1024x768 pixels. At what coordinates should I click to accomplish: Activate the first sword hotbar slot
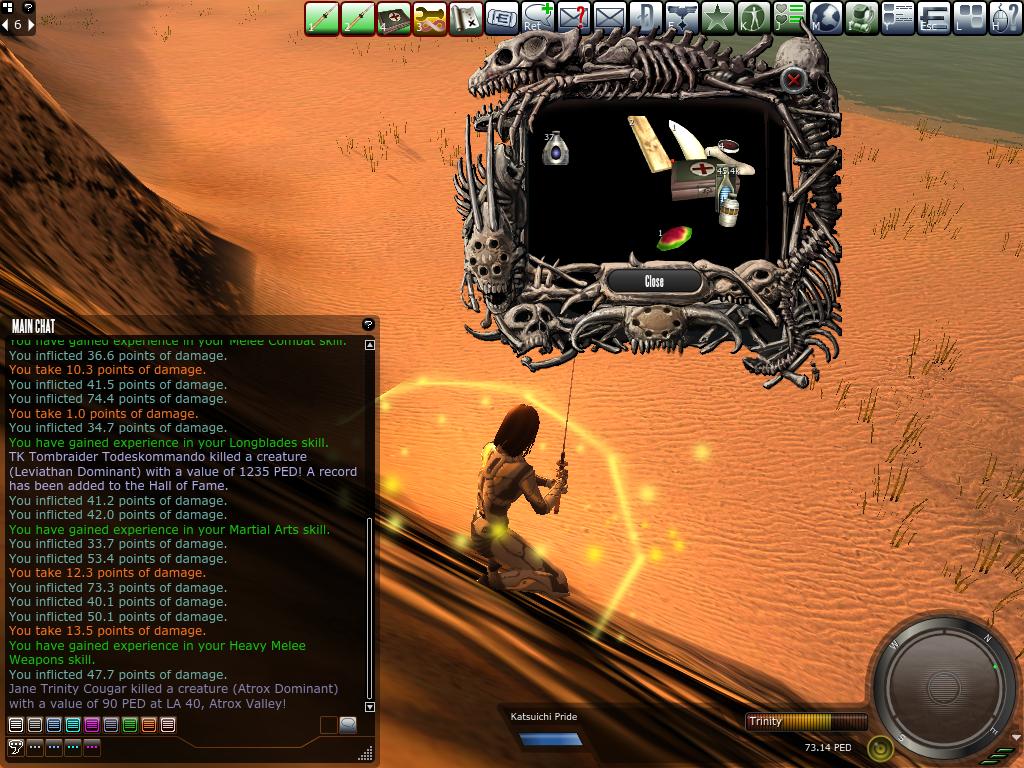(322, 18)
